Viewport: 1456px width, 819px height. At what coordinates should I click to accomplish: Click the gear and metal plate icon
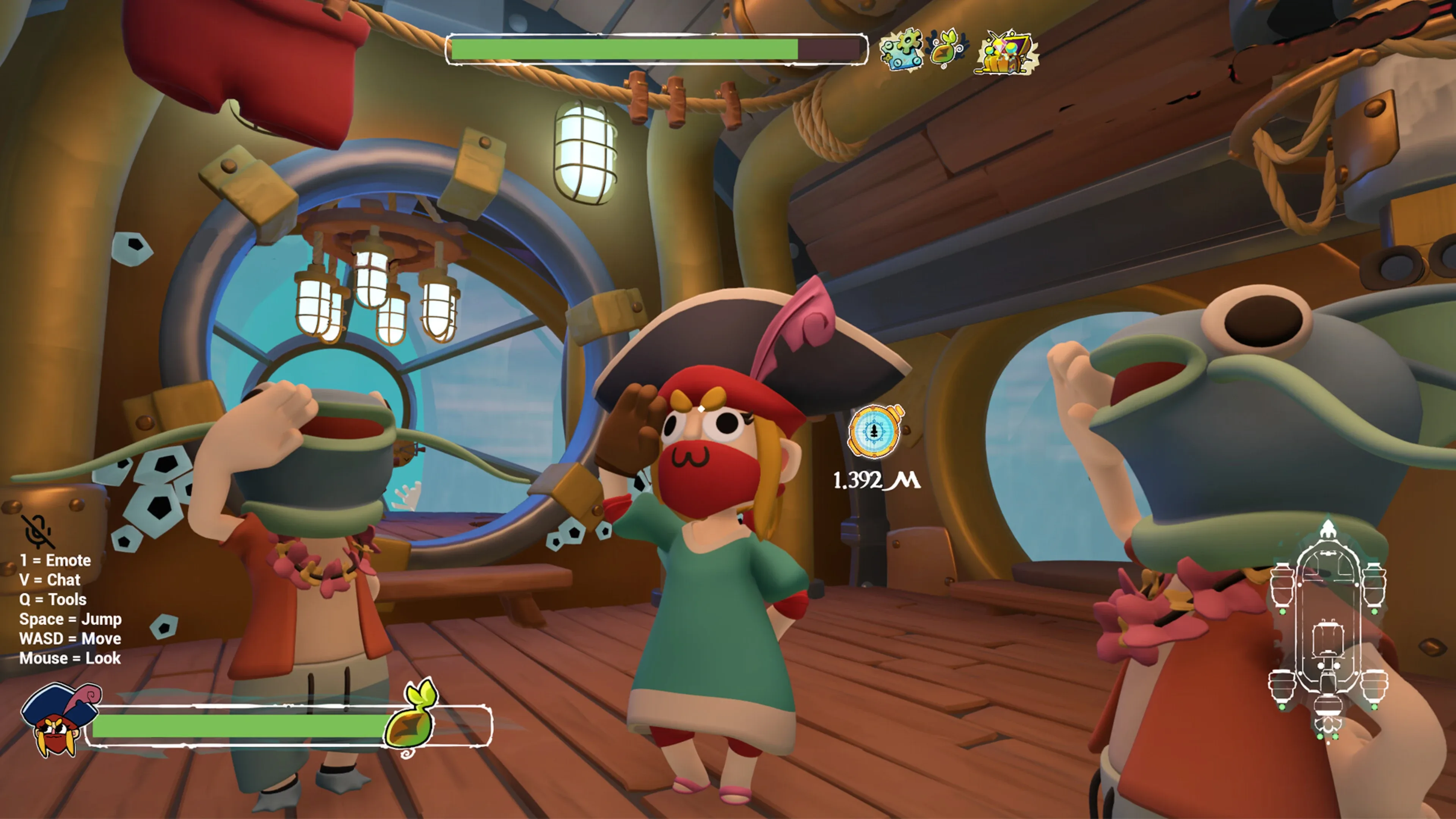(x=901, y=50)
